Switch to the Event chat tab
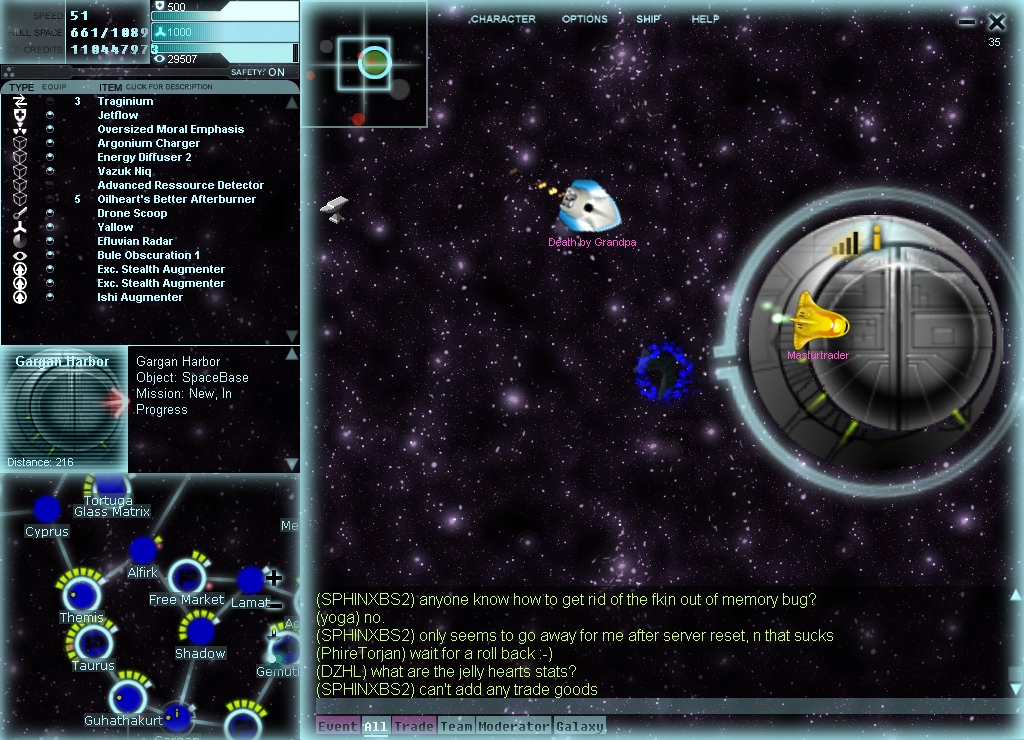The height and width of the screenshot is (740, 1024). (x=337, y=726)
